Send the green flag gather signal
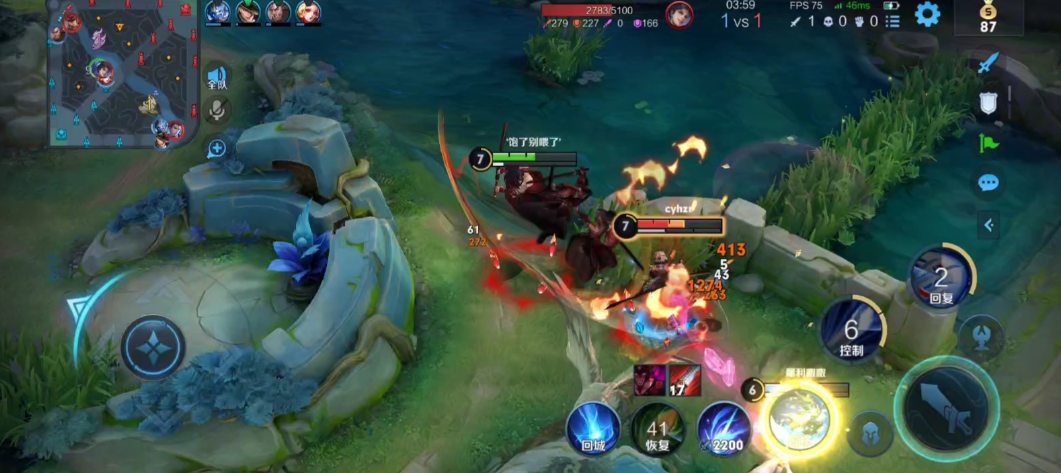 [988, 143]
